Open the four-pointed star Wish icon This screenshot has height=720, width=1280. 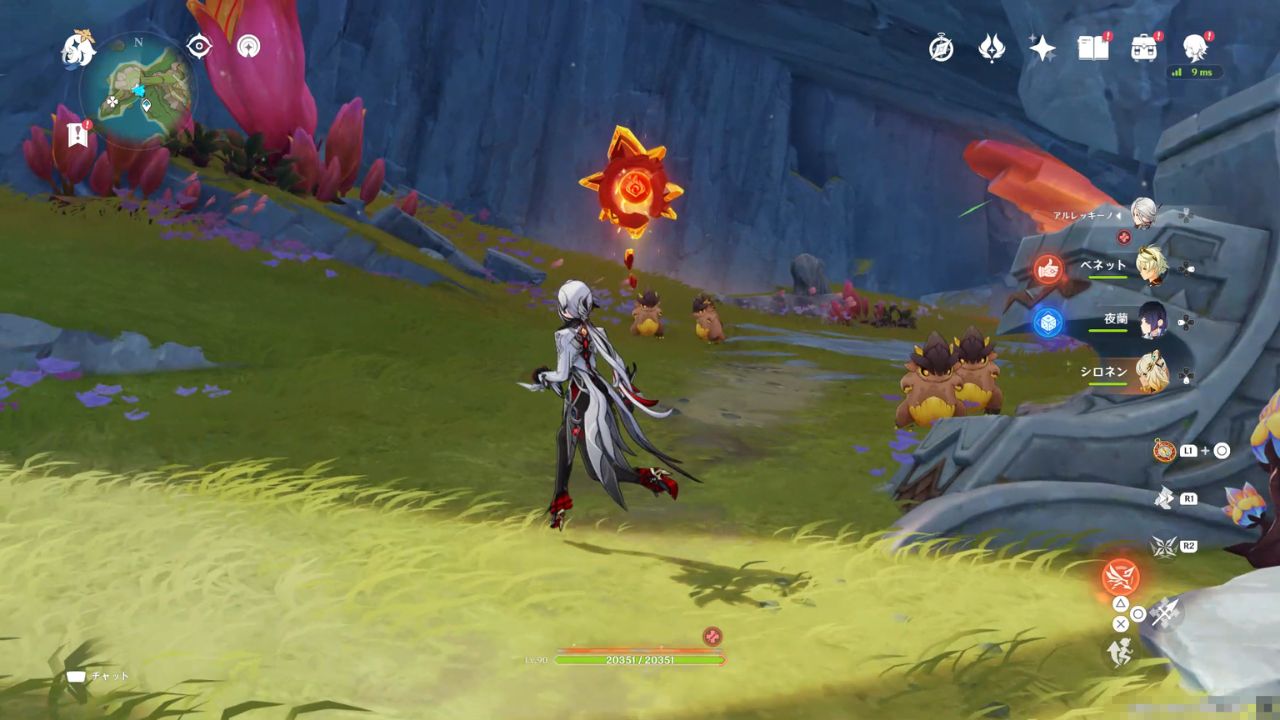tap(1042, 48)
